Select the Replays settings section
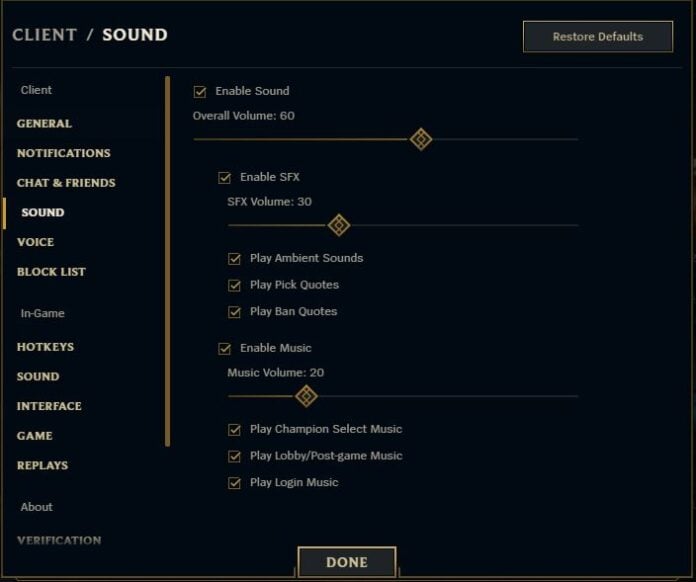The height and width of the screenshot is (582, 696). click(x=42, y=465)
